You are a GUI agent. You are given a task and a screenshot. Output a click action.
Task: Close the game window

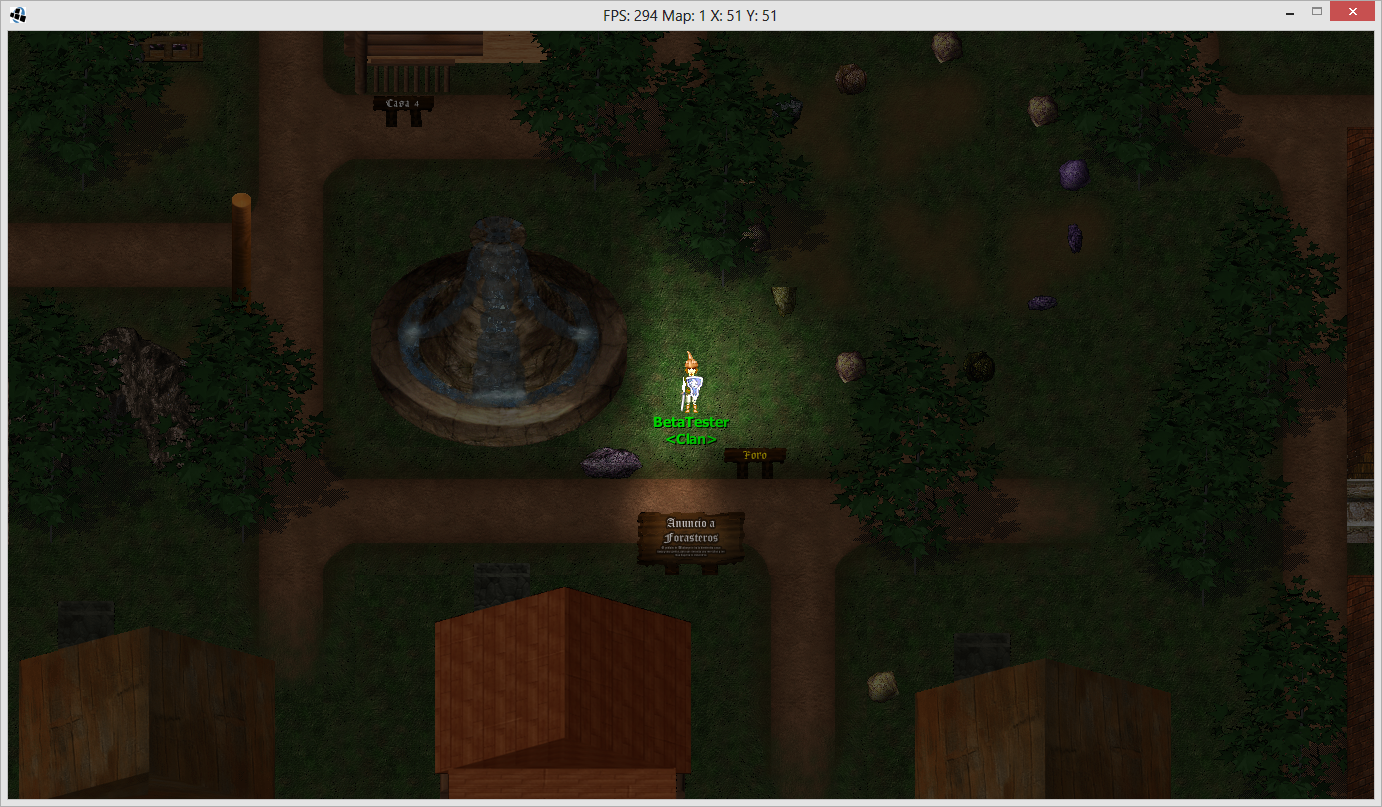pyautogui.click(x=1351, y=12)
